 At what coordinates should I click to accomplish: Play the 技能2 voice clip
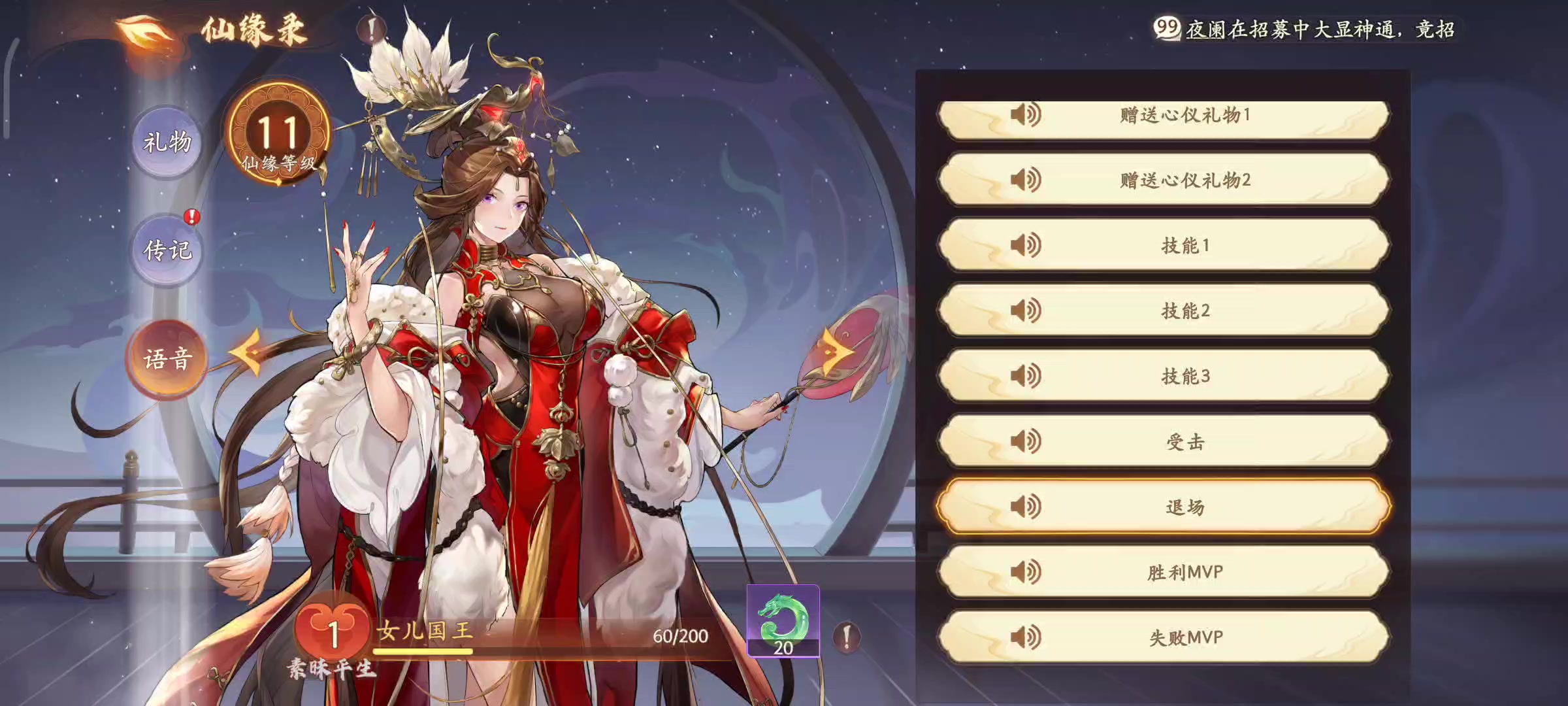tap(1164, 311)
